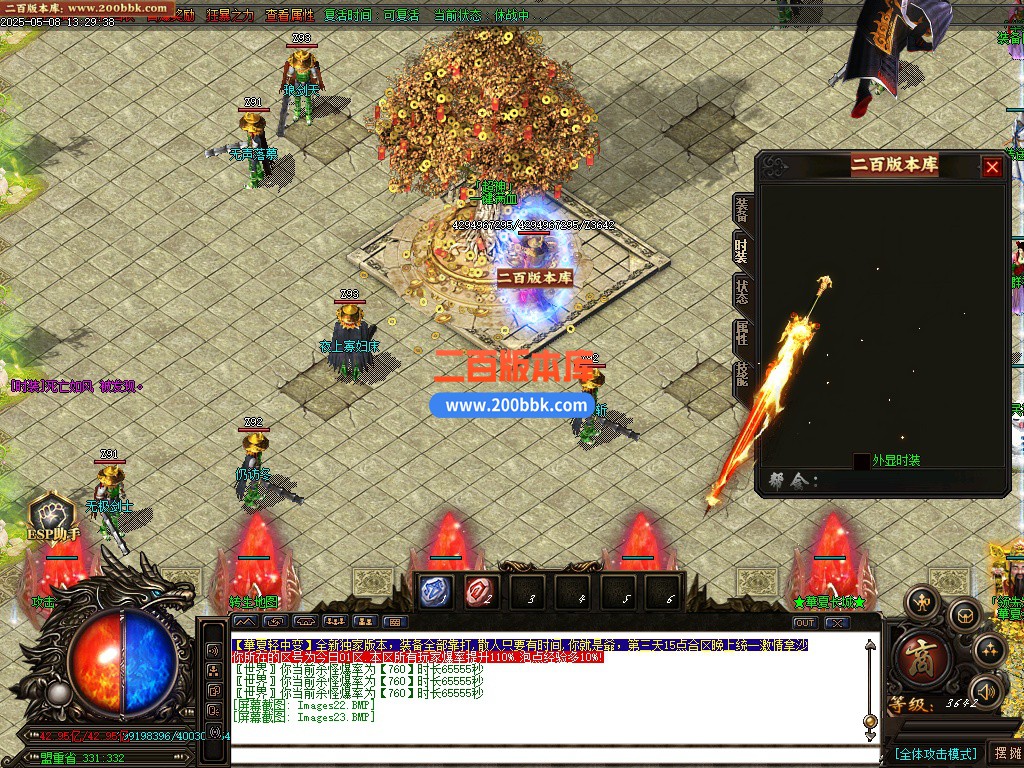Open the 时装 costume tab
The height and width of the screenshot is (768, 1024).
[x=742, y=250]
